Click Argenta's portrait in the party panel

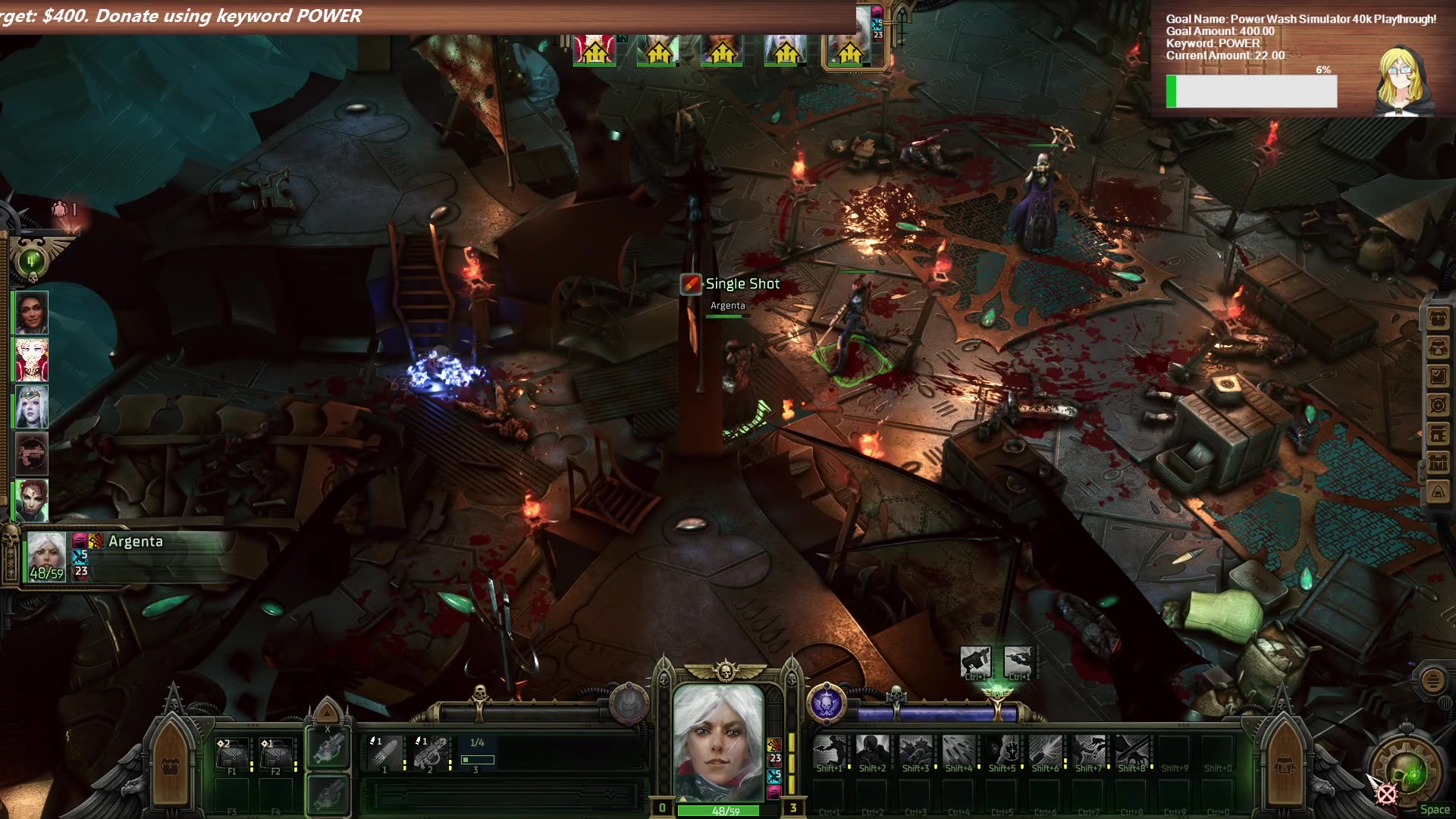tap(46, 556)
